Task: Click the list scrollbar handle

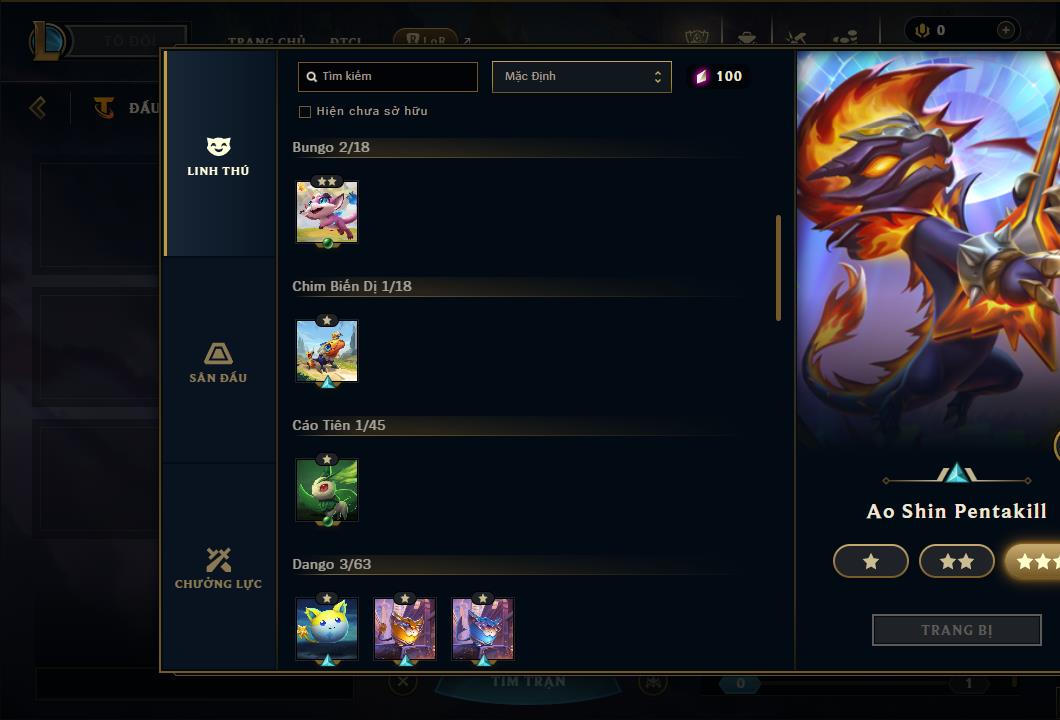Action: [x=779, y=268]
